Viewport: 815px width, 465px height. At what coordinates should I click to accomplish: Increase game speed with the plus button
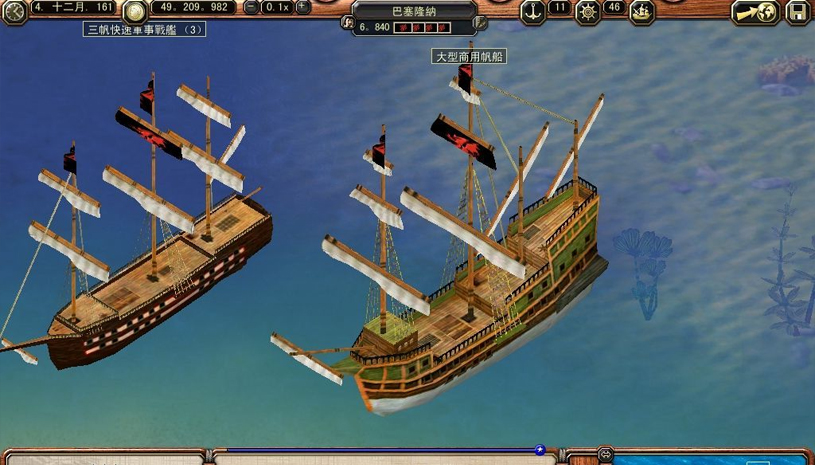click(303, 7)
